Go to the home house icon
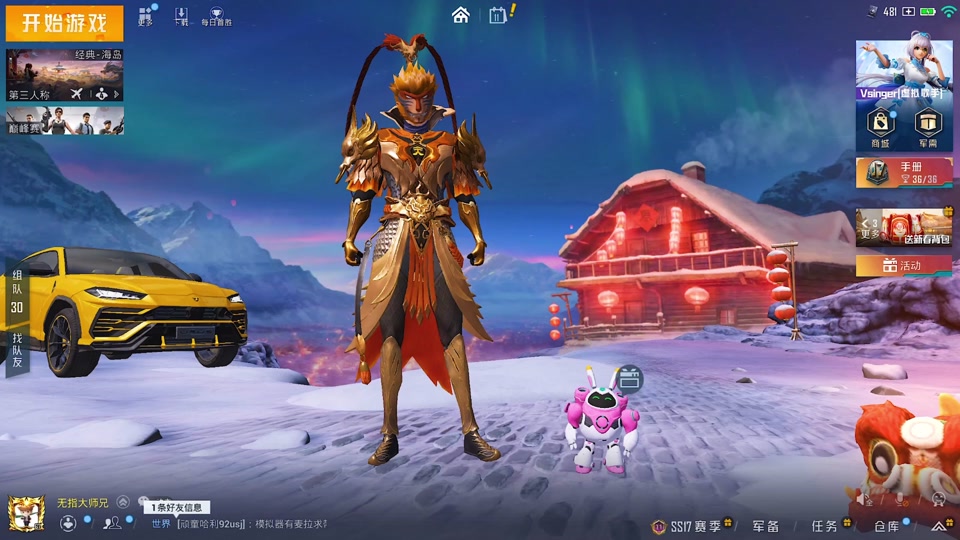This screenshot has width=960, height=540. click(x=460, y=15)
